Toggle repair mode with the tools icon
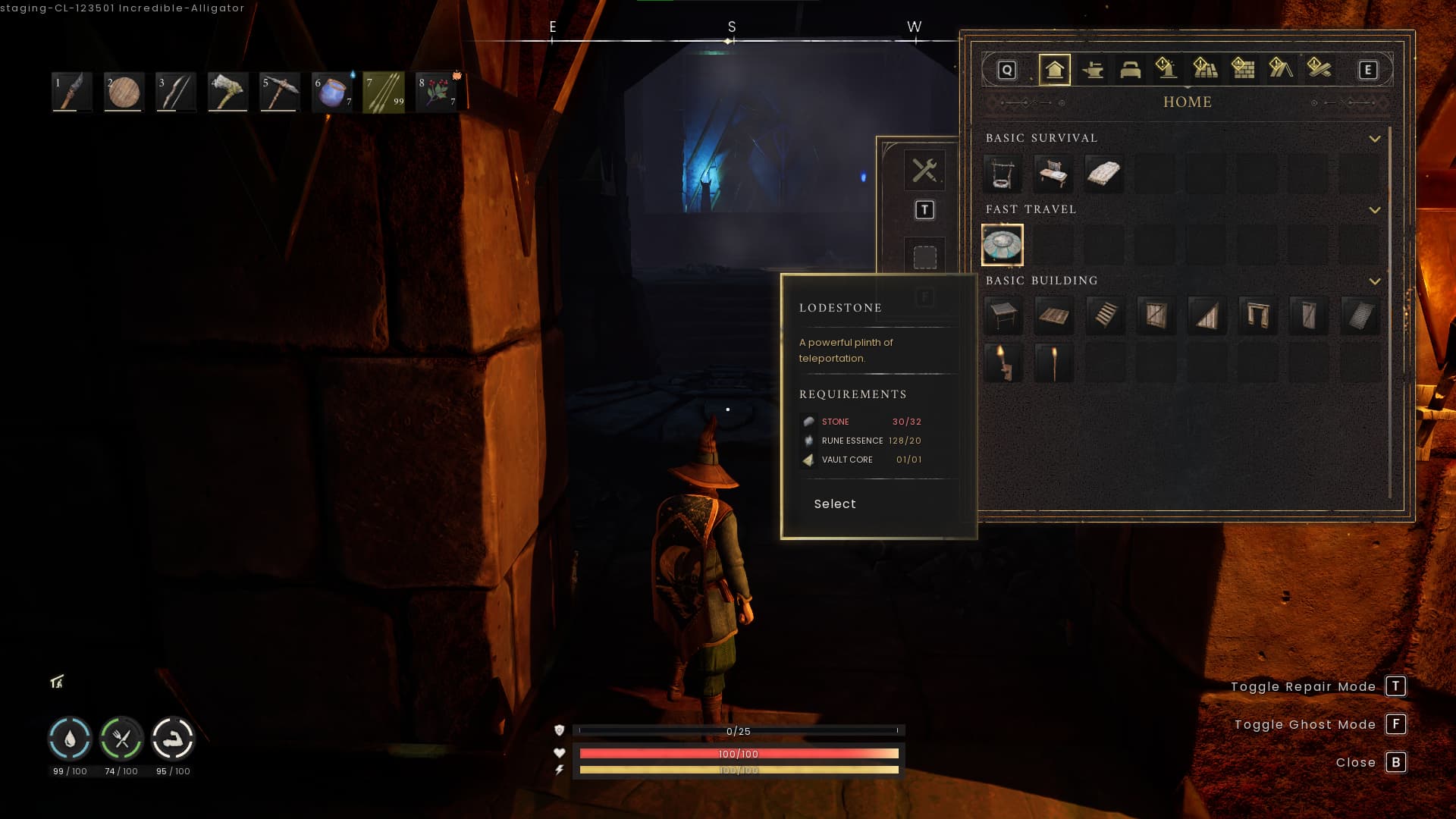This screenshot has width=1456, height=819. click(924, 170)
